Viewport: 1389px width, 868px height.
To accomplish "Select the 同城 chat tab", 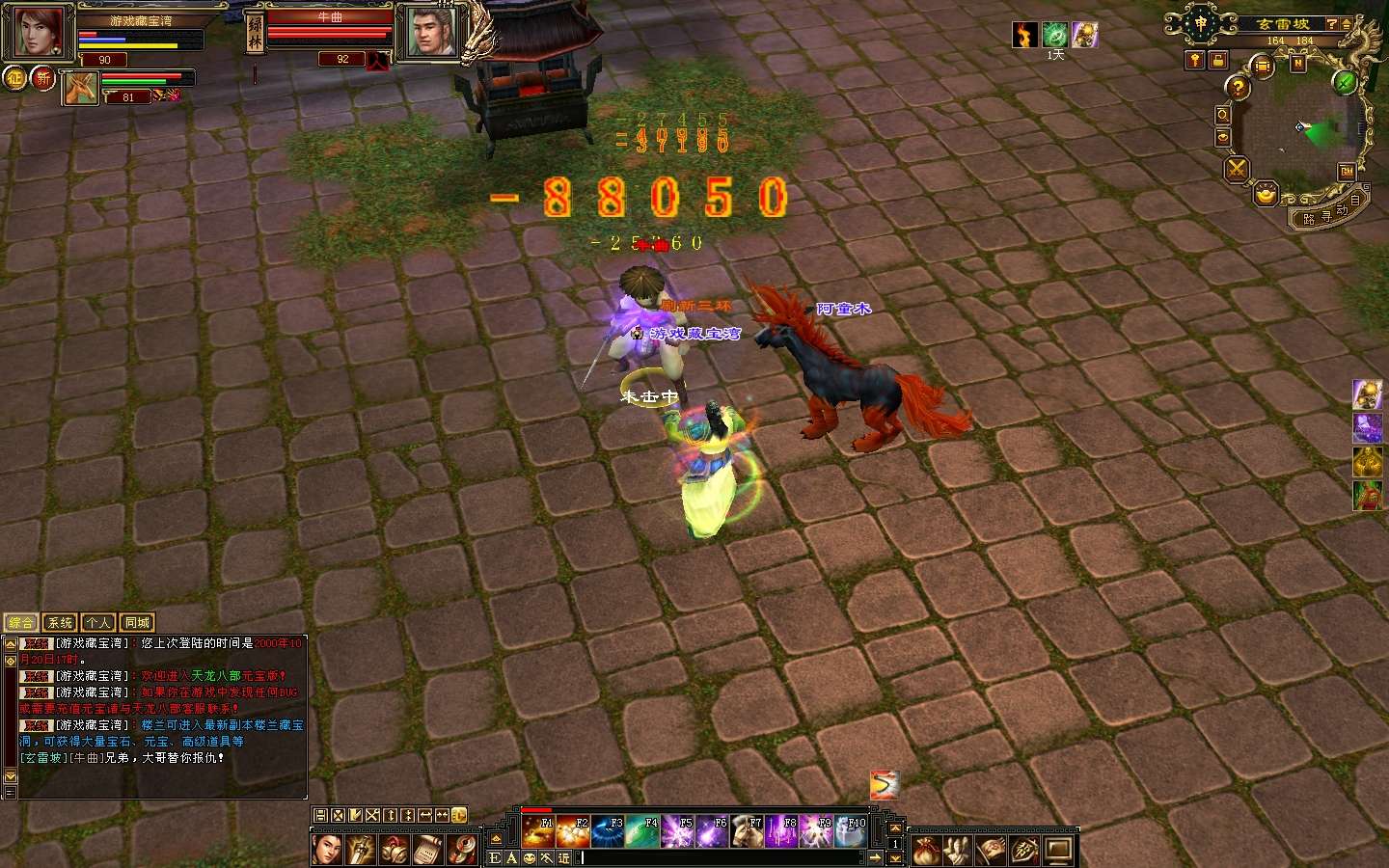I will (x=137, y=623).
